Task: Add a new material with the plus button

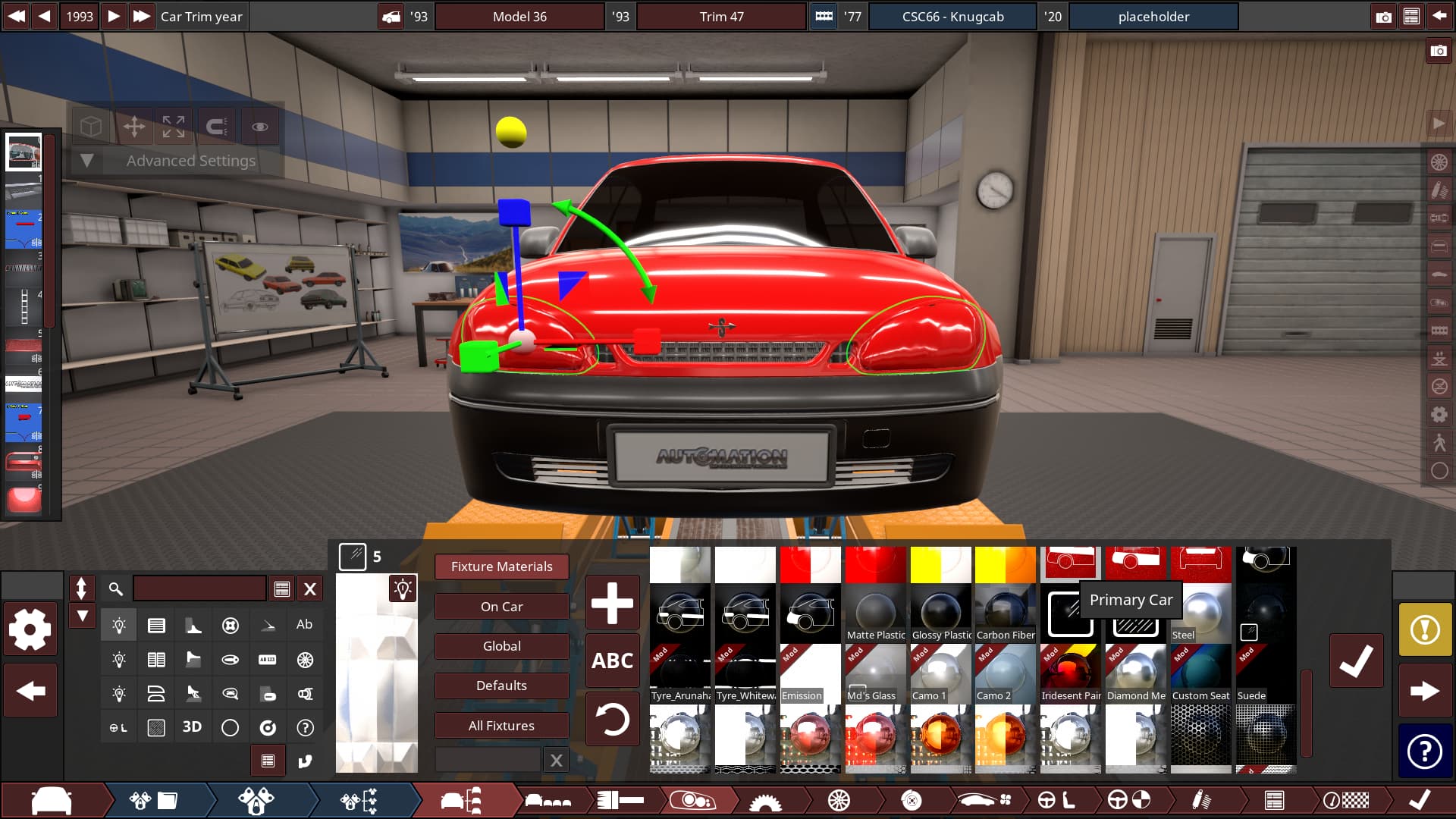Action: [612, 604]
